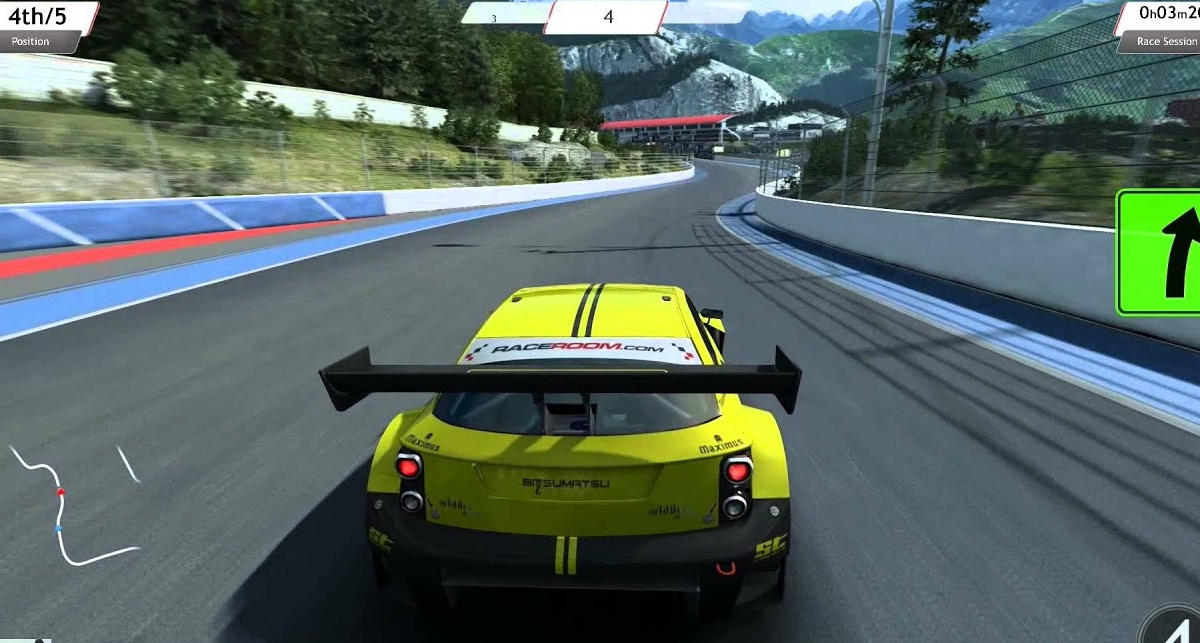Click the track layout minimap
1200x643 pixels.
click(x=72, y=503)
